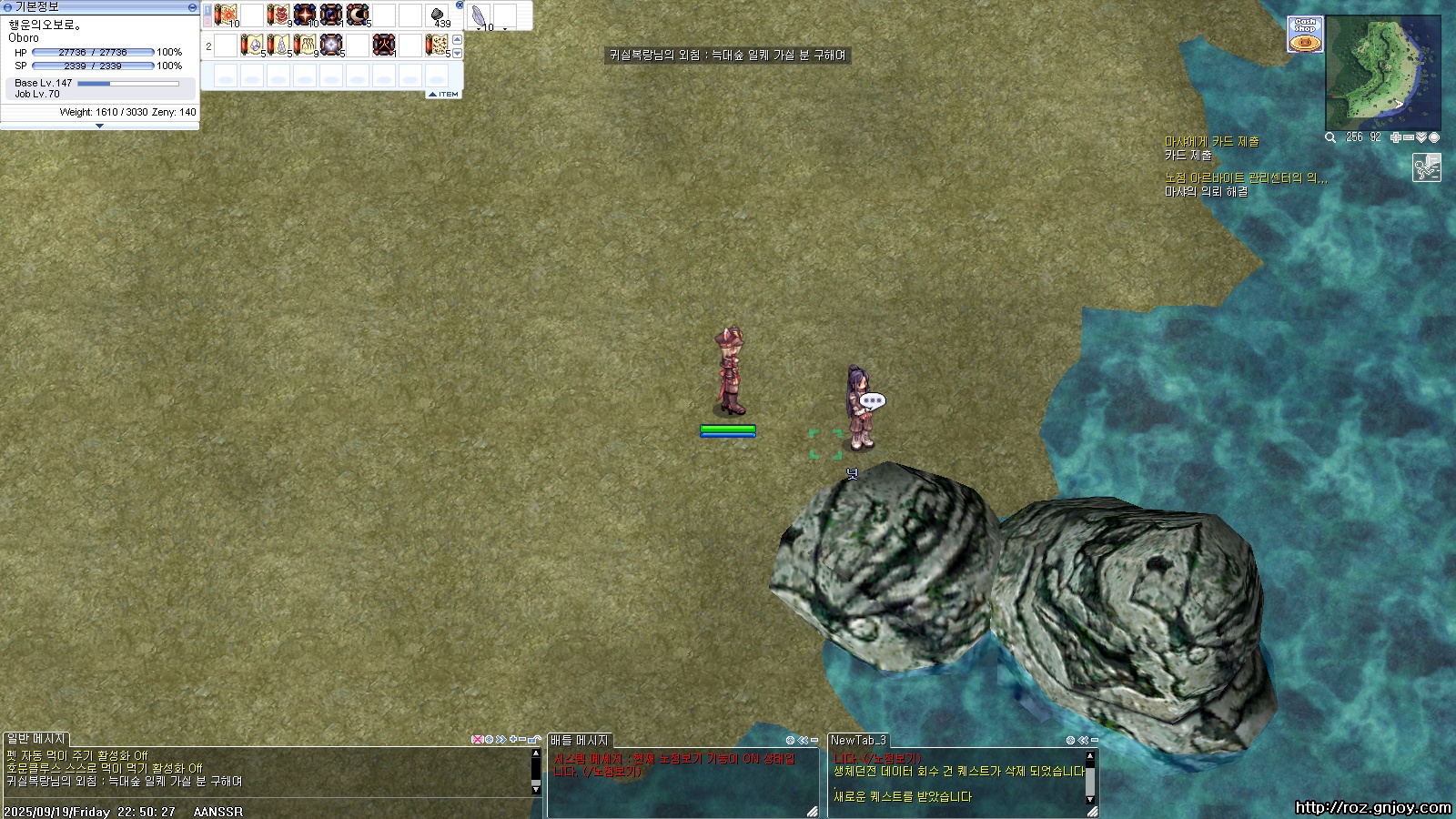This screenshot has width=1456, height=819.
Task: Select the '마샤에게 카드 제출' quest tracker entry
Action: [1211, 142]
